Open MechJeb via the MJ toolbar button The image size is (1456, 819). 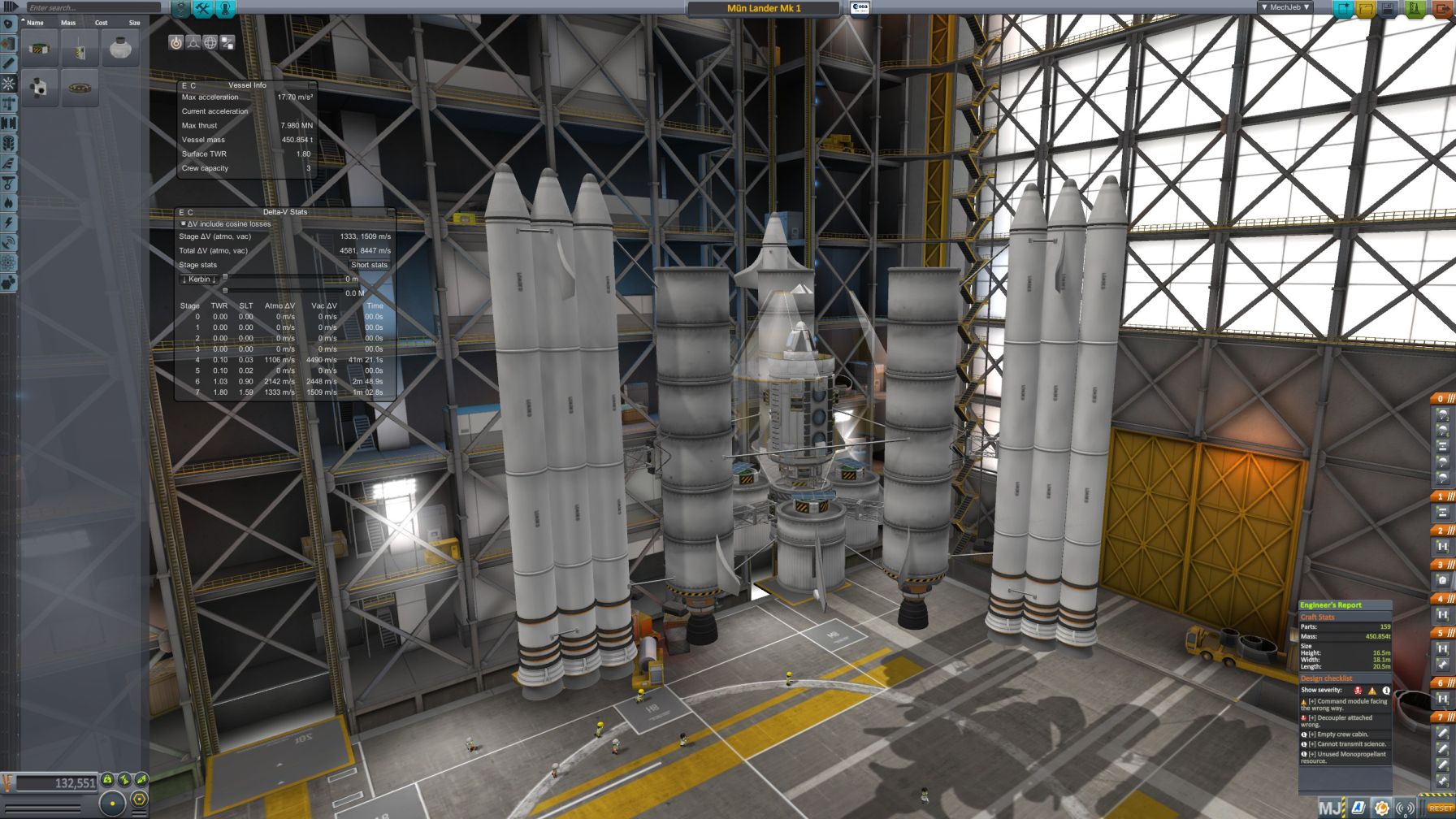click(x=1330, y=808)
